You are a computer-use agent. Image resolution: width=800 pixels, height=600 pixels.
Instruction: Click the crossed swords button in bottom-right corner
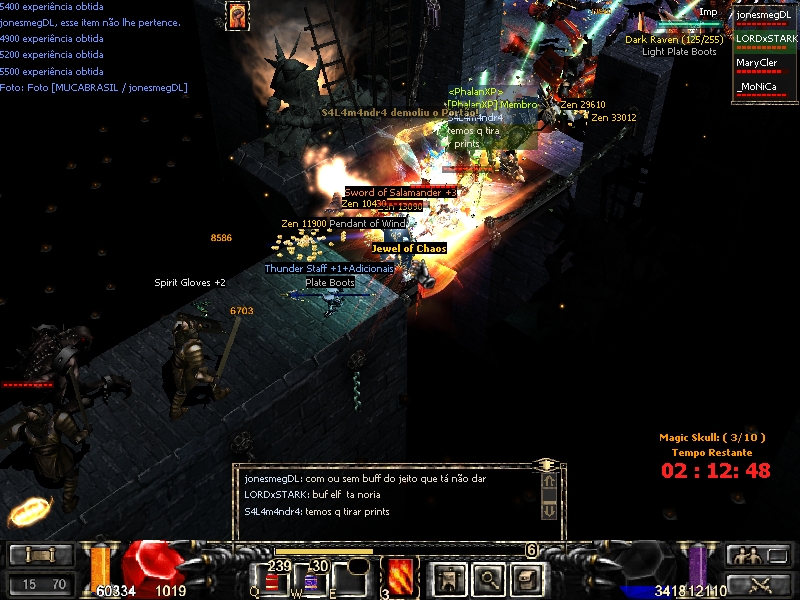[x=759, y=584]
